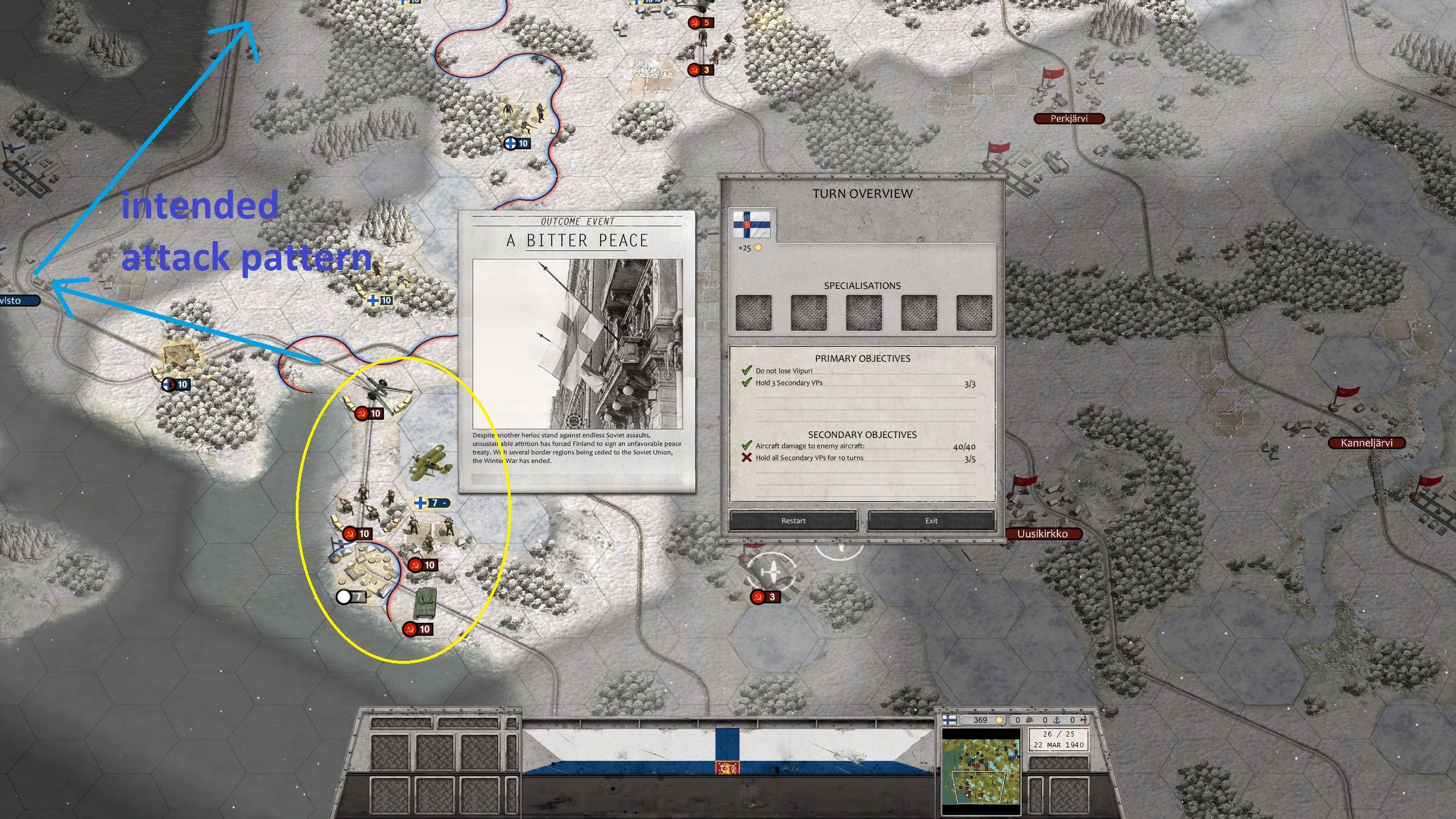The image size is (1456, 819).
Task: Open the first Specialisations slot
Action: pos(755,312)
